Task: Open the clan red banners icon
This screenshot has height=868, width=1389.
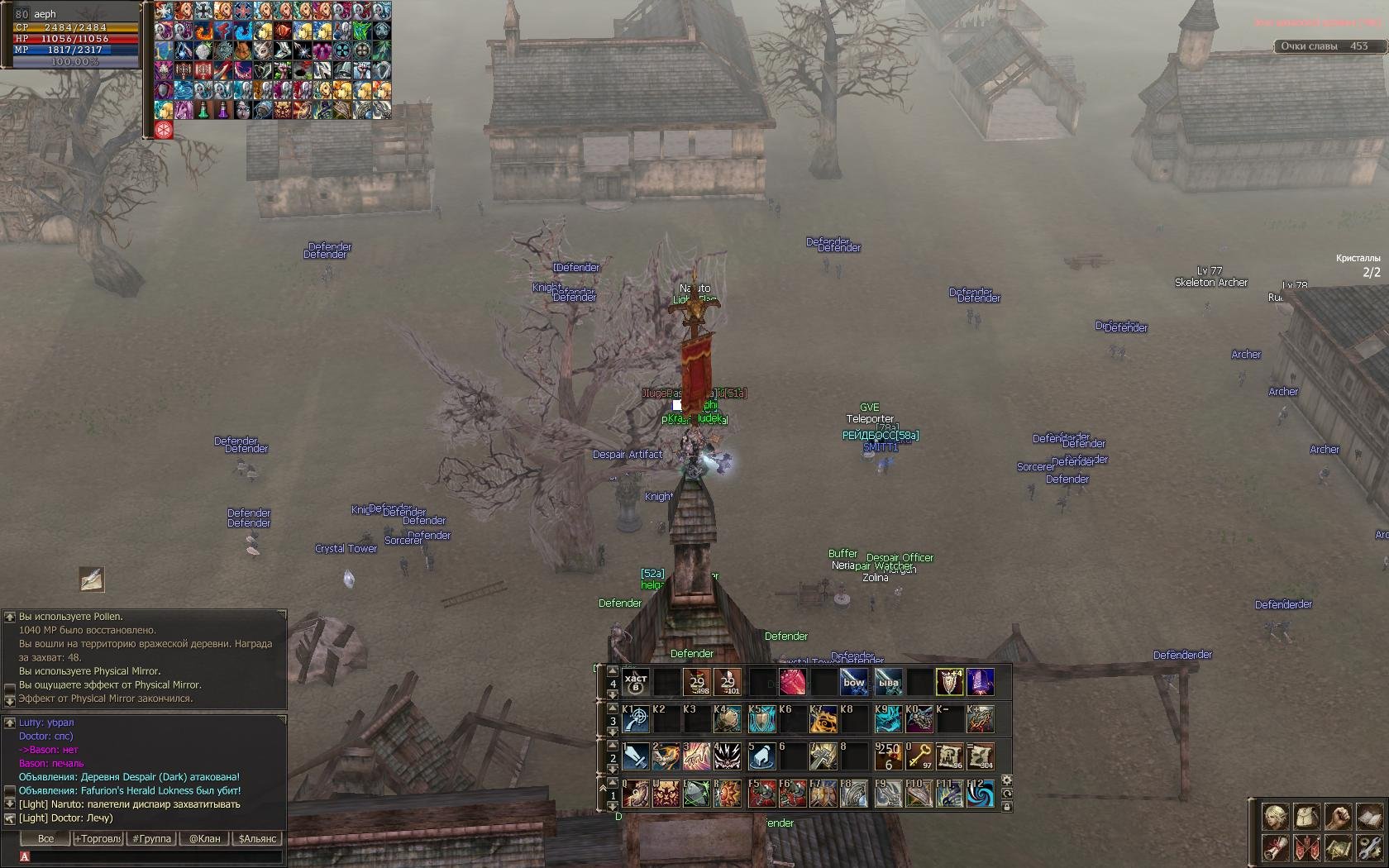Action: pyautogui.click(x=1306, y=848)
